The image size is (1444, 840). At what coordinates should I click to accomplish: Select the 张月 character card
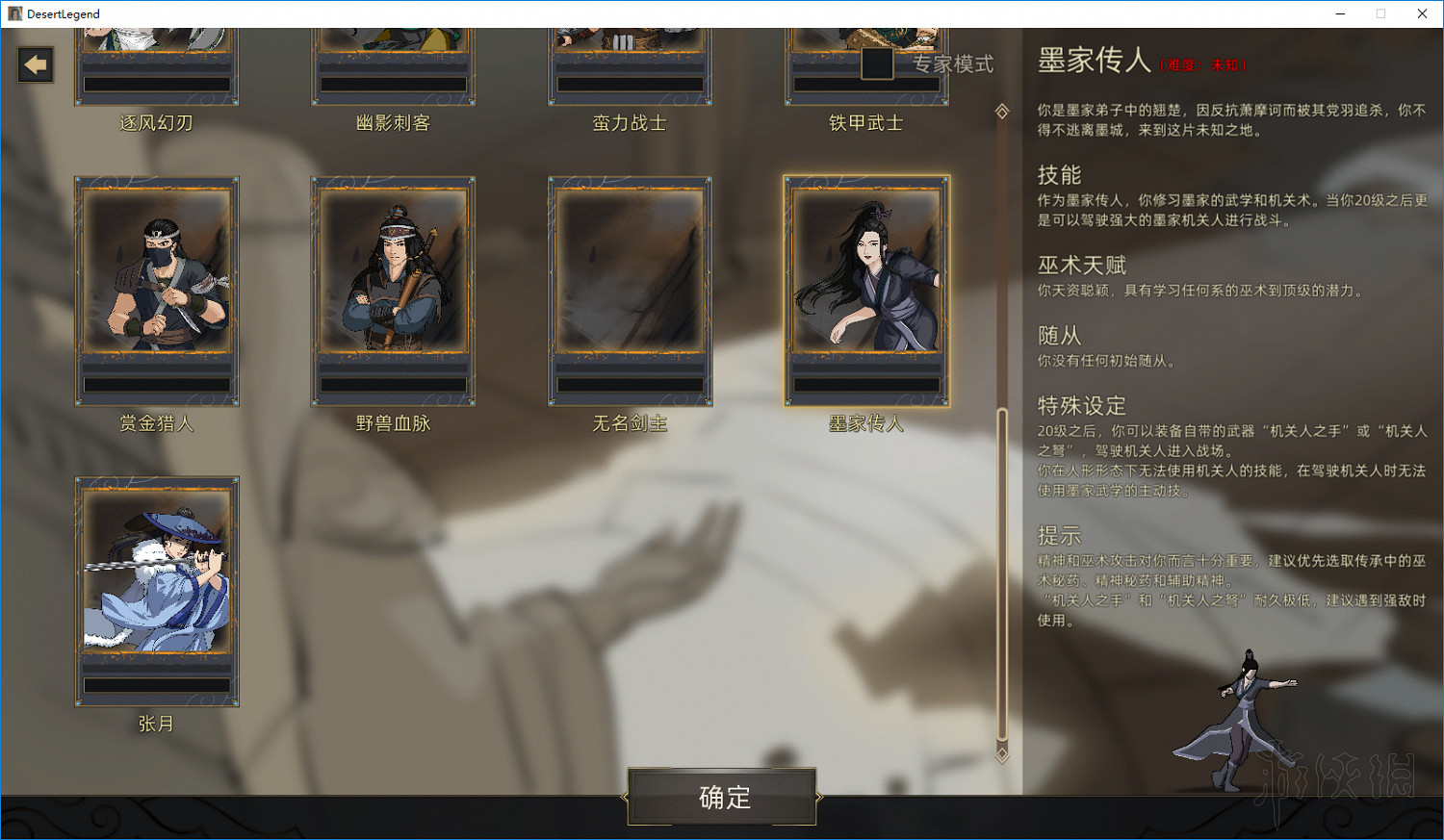click(x=156, y=592)
